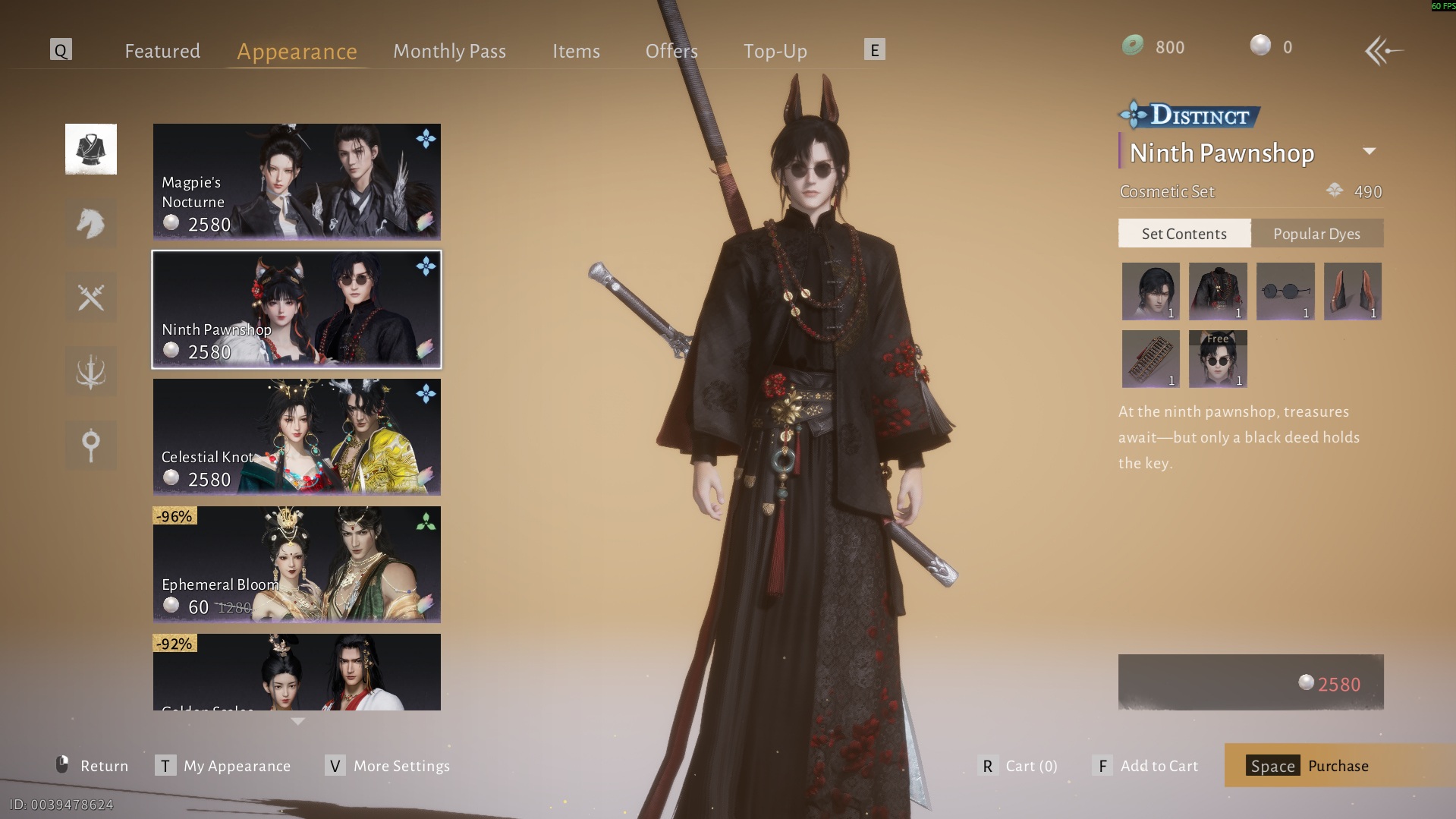Show the Offers tab

click(x=671, y=51)
